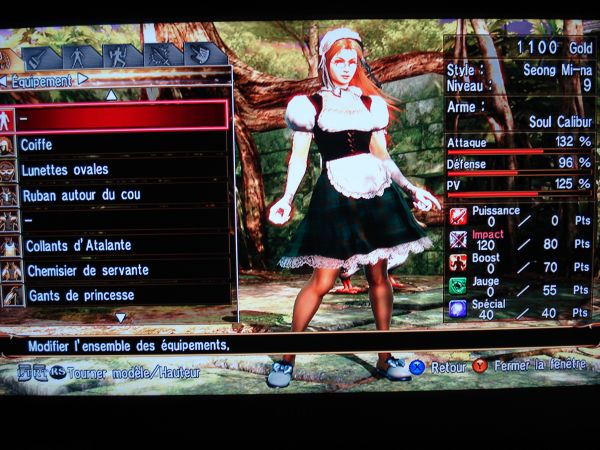The height and width of the screenshot is (450, 600).
Task: Click the up arrow above the equipment list
Action: 111,94
